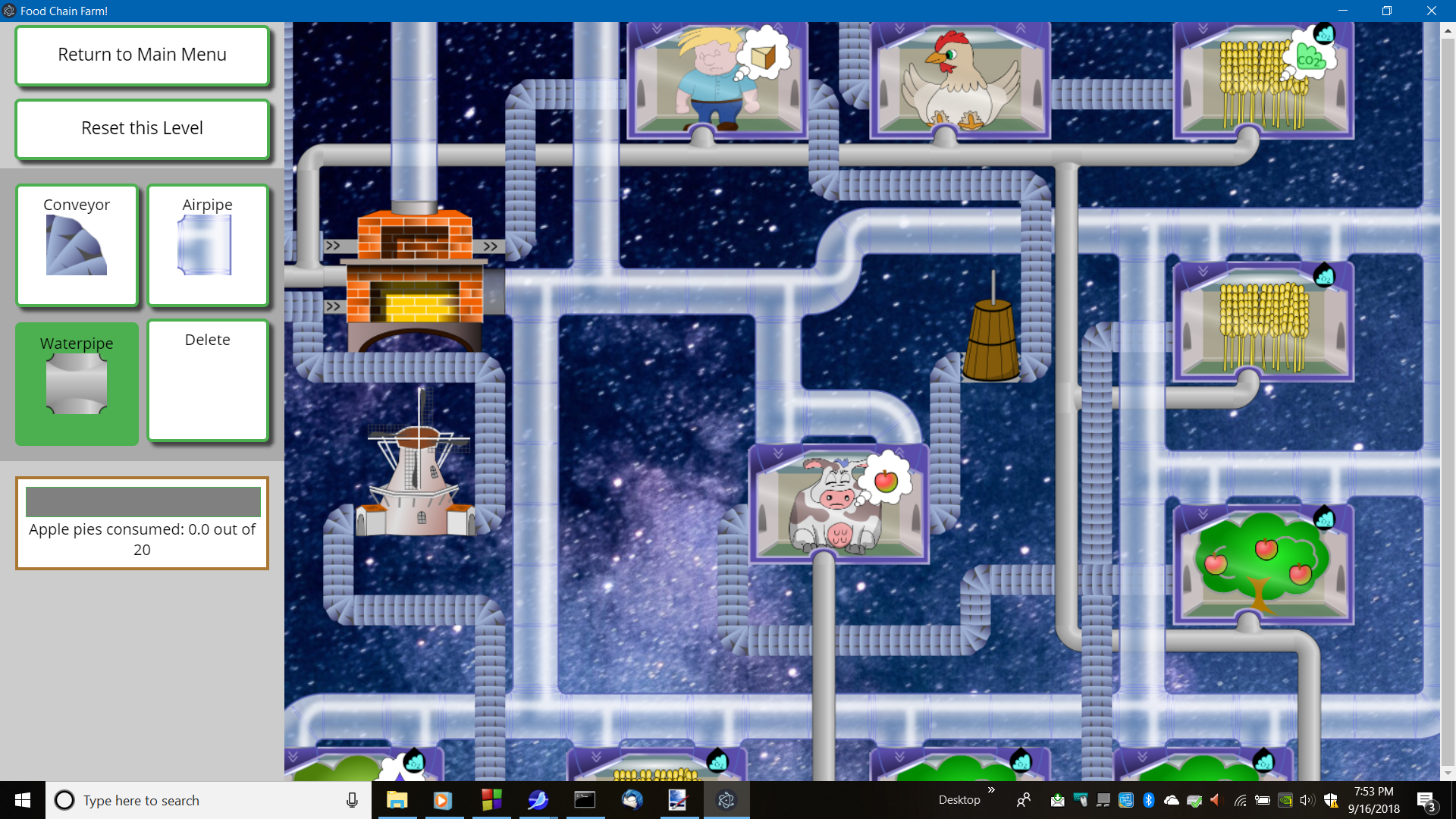Screen dimensions: 1456x819
Task: Choose the Airpipe tool
Action: (208, 245)
